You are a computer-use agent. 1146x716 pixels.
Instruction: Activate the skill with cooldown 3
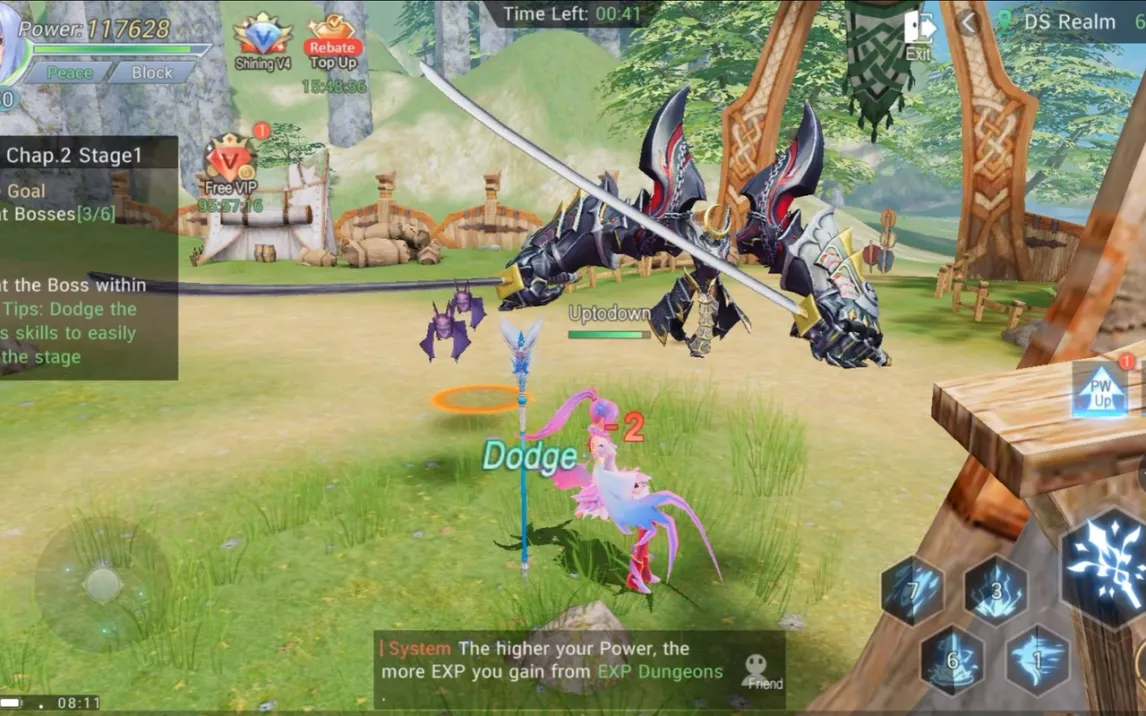pos(996,590)
